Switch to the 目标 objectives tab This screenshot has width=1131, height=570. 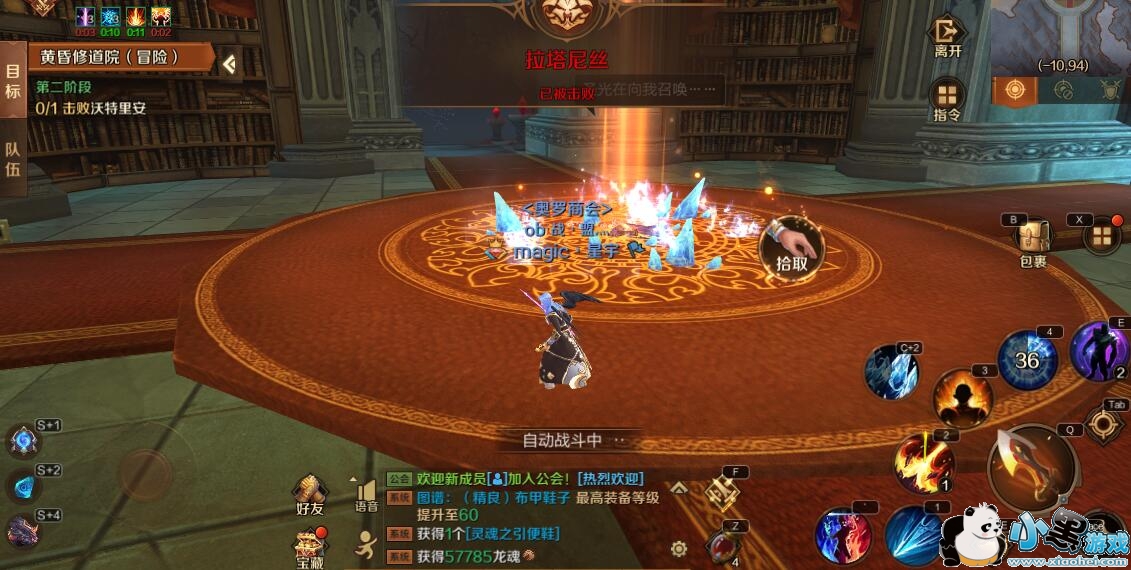(13, 82)
